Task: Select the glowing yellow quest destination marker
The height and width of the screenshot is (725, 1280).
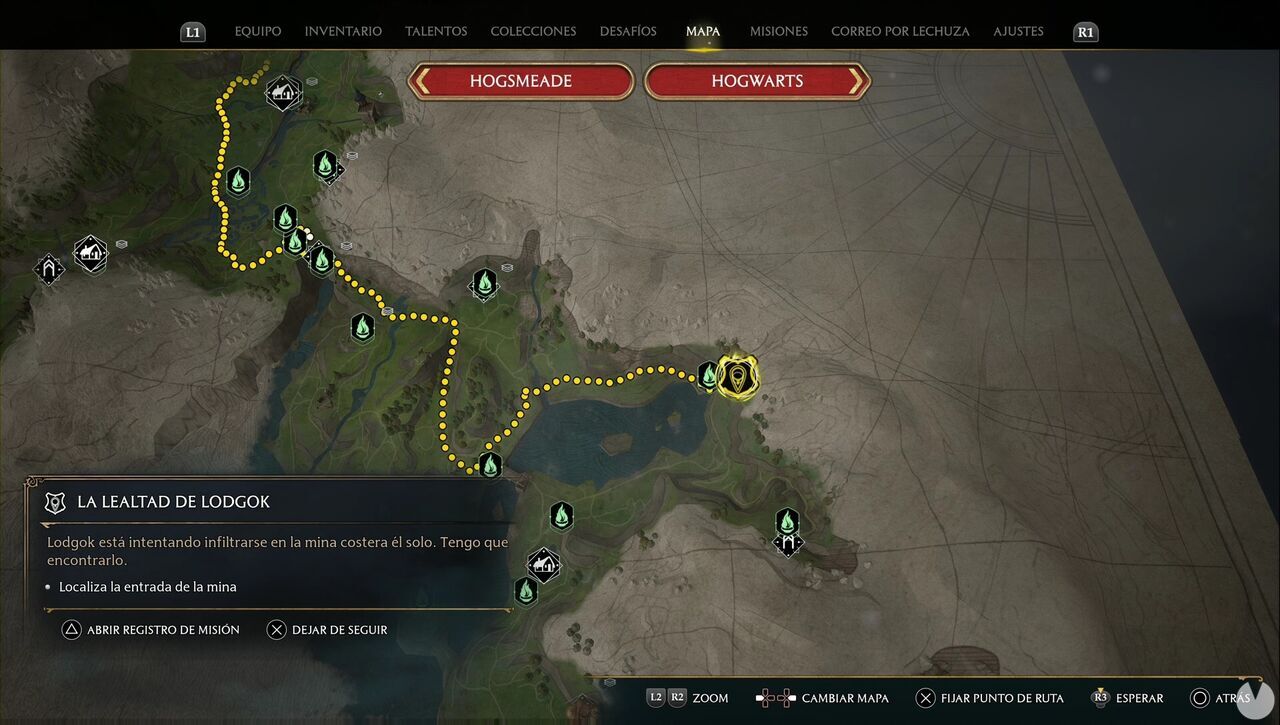Action: click(x=739, y=377)
